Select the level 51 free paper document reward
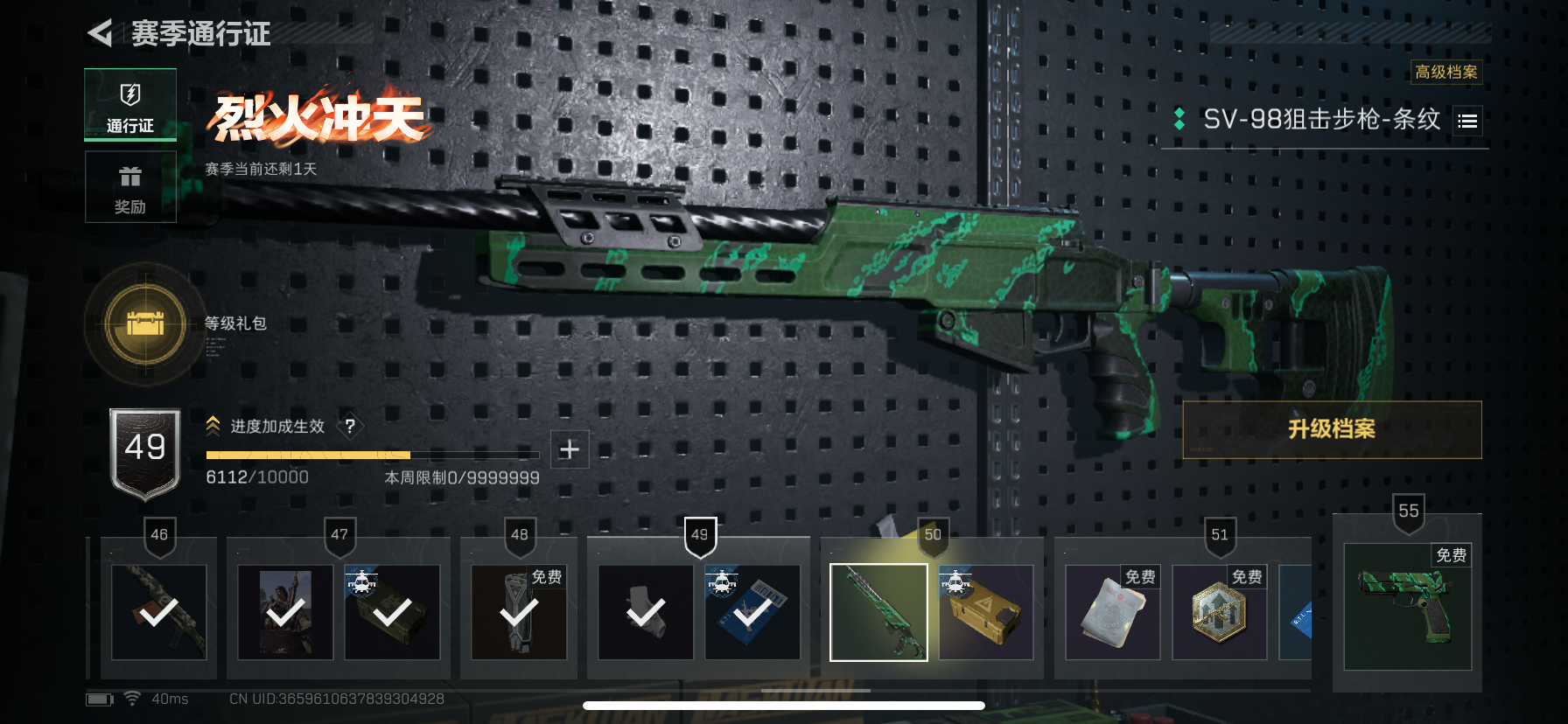This screenshot has height=724, width=1568. [x=1112, y=612]
